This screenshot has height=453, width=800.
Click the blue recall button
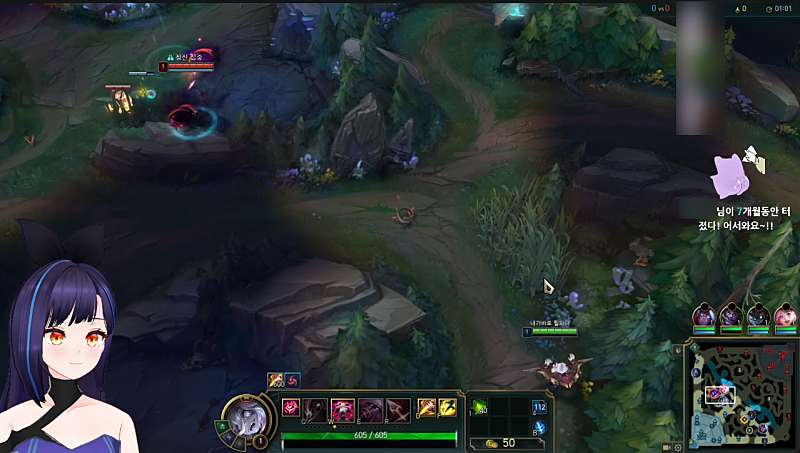[x=540, y=428]
